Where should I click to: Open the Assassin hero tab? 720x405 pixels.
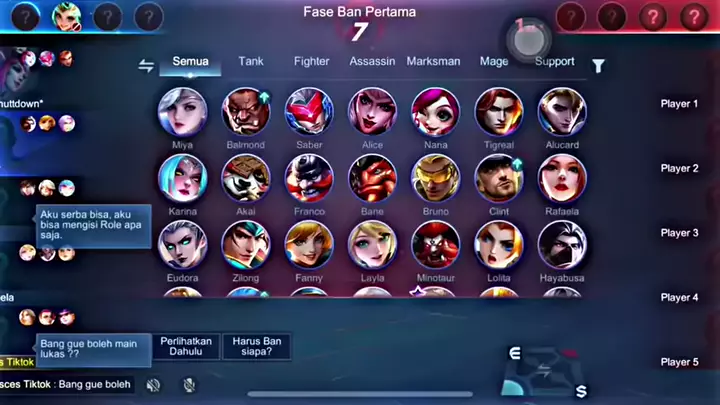[x=372, y=62]
